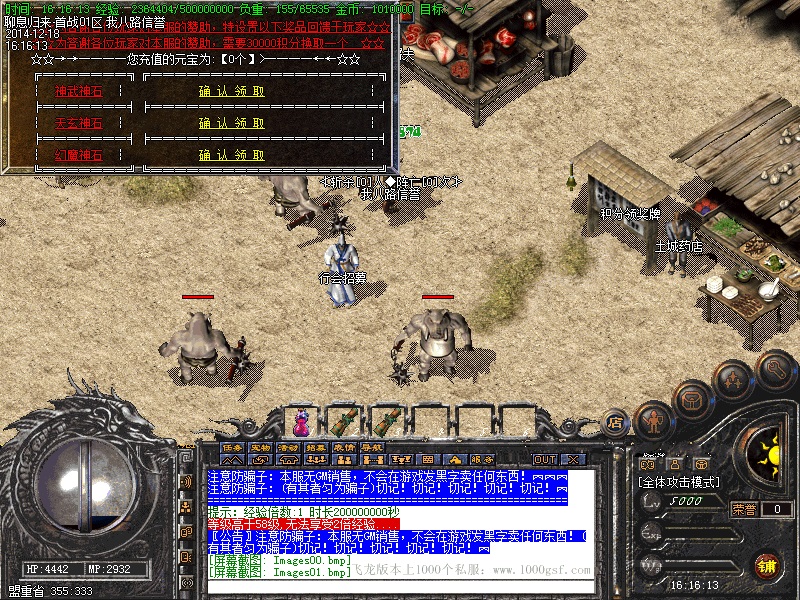800x600 pixels.
Task: Confirm claim for 幻魔神石
Action: (232, 155)
